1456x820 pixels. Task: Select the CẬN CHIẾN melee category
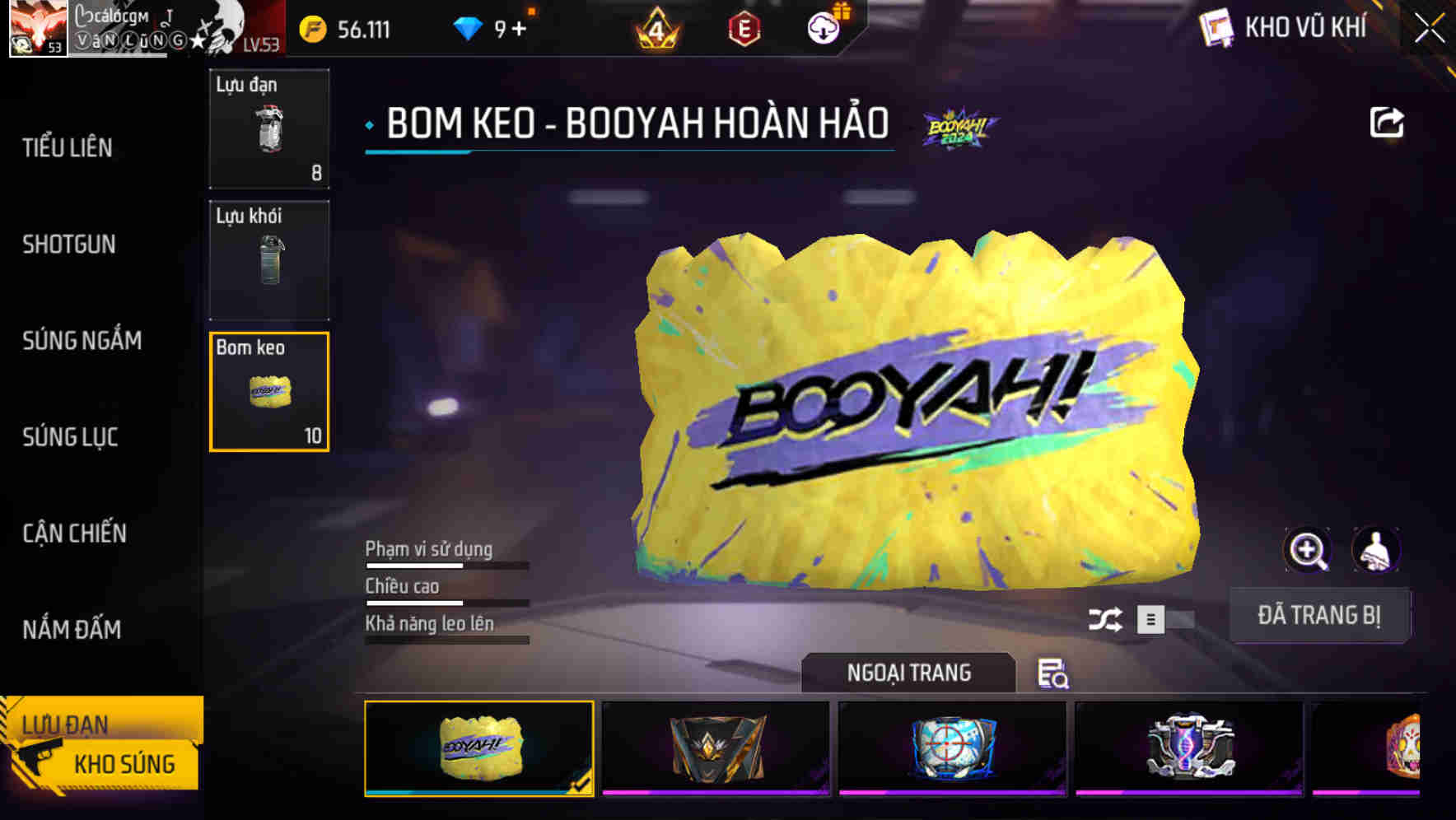tap(74, 533)
